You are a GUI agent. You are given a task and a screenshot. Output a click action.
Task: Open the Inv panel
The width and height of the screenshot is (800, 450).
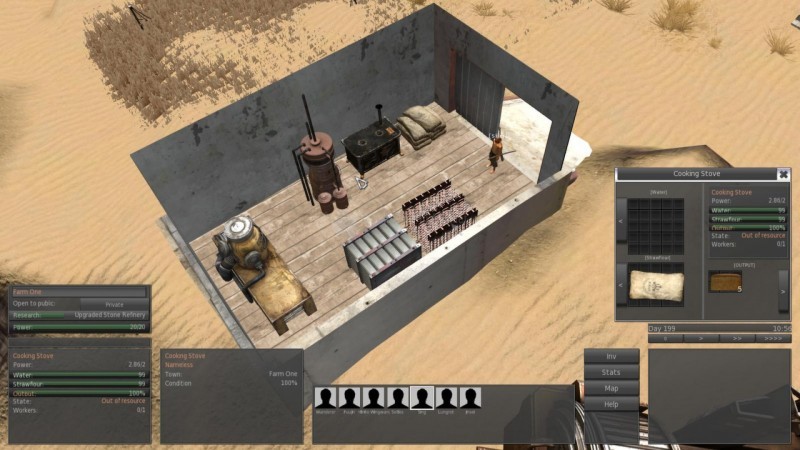[612, 356]
